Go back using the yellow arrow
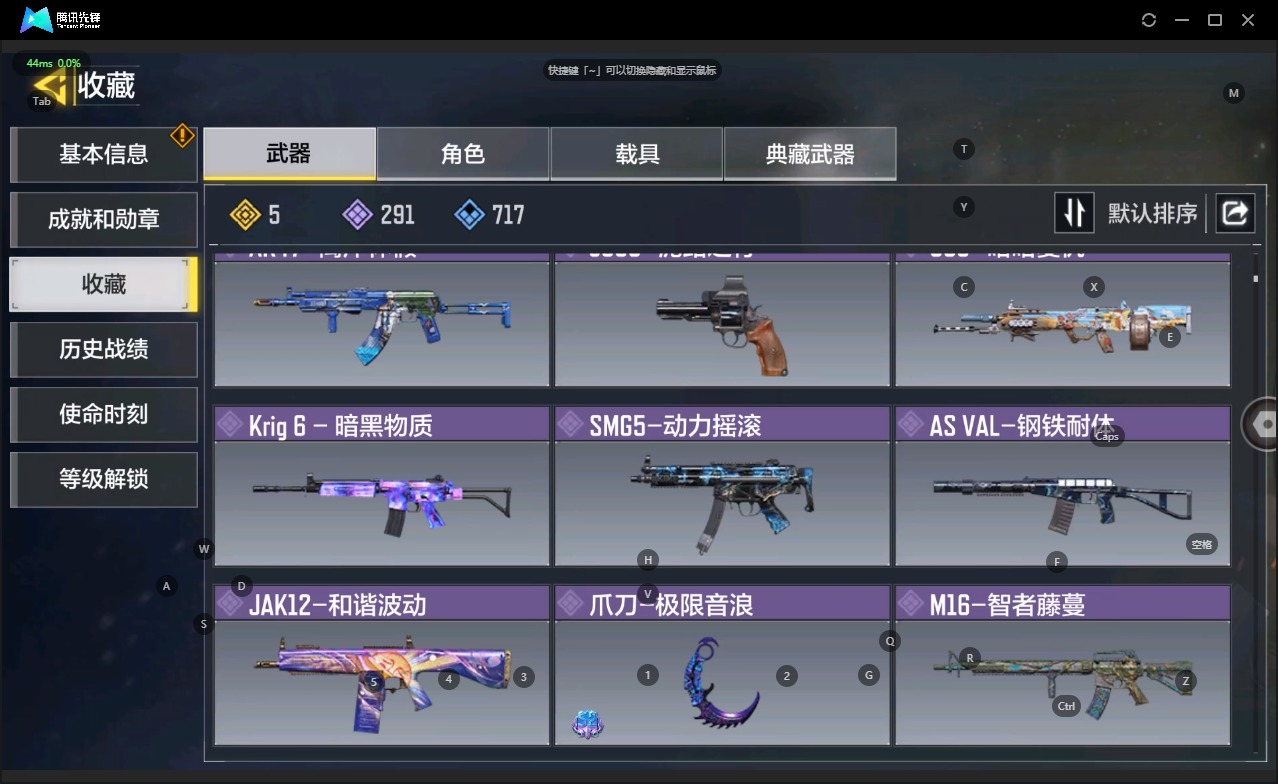1278x784 pixels. tap(50, 86)
